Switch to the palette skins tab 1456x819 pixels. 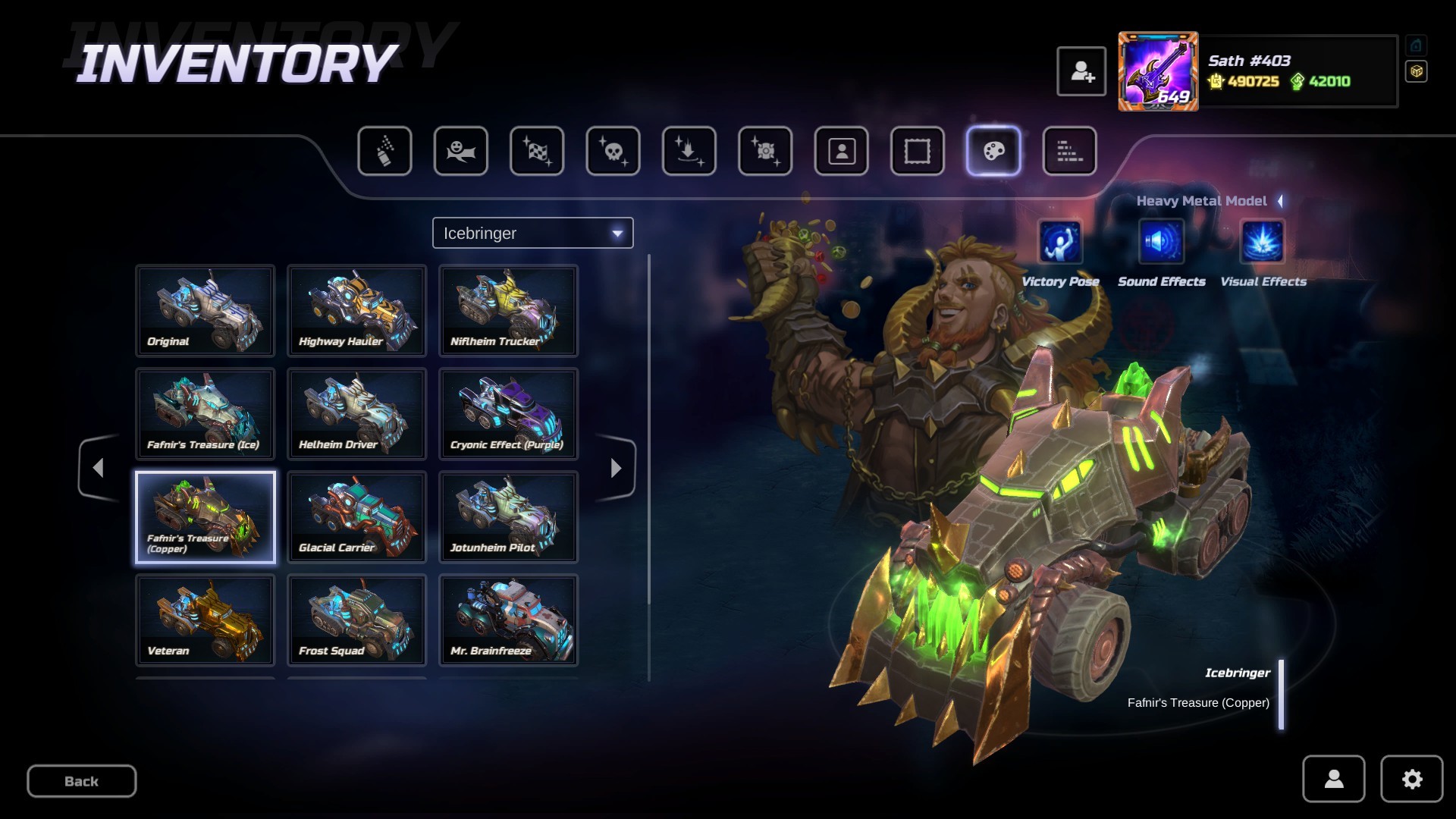click(x=993, y=151)
